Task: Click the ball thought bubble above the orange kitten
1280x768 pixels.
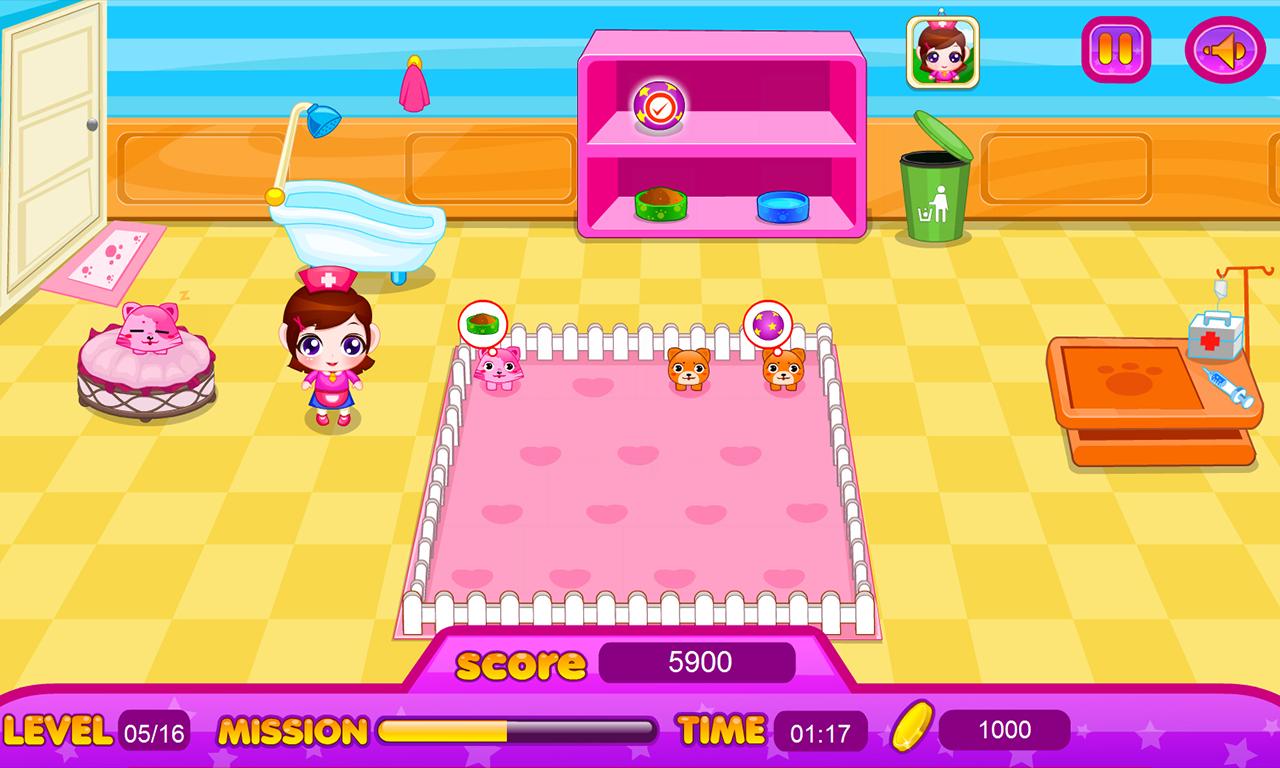Action: click(x=768, y=322)
